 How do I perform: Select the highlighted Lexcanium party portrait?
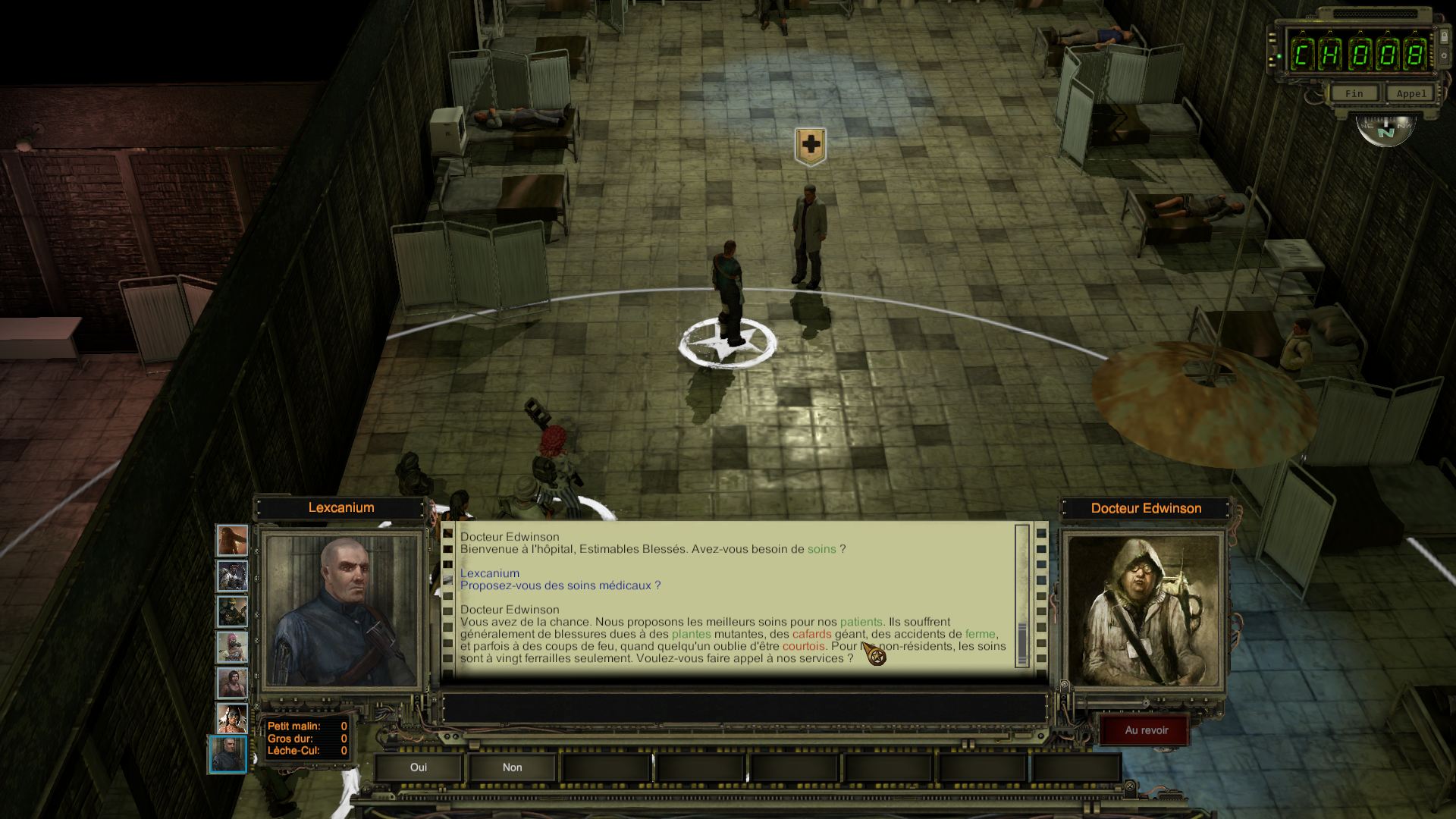tap(228, 754)
